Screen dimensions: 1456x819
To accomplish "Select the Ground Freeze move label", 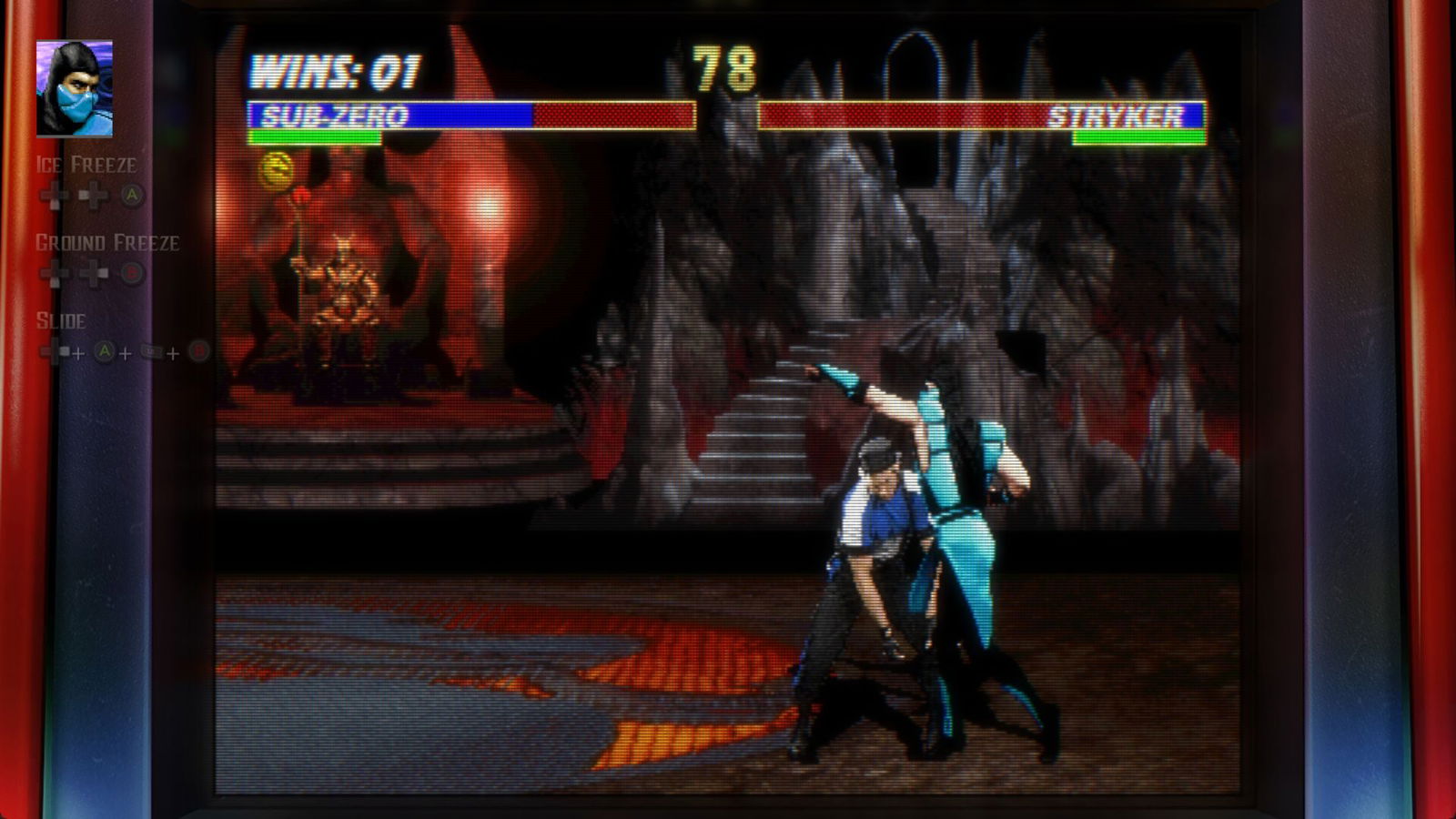I will click(106, 243).
